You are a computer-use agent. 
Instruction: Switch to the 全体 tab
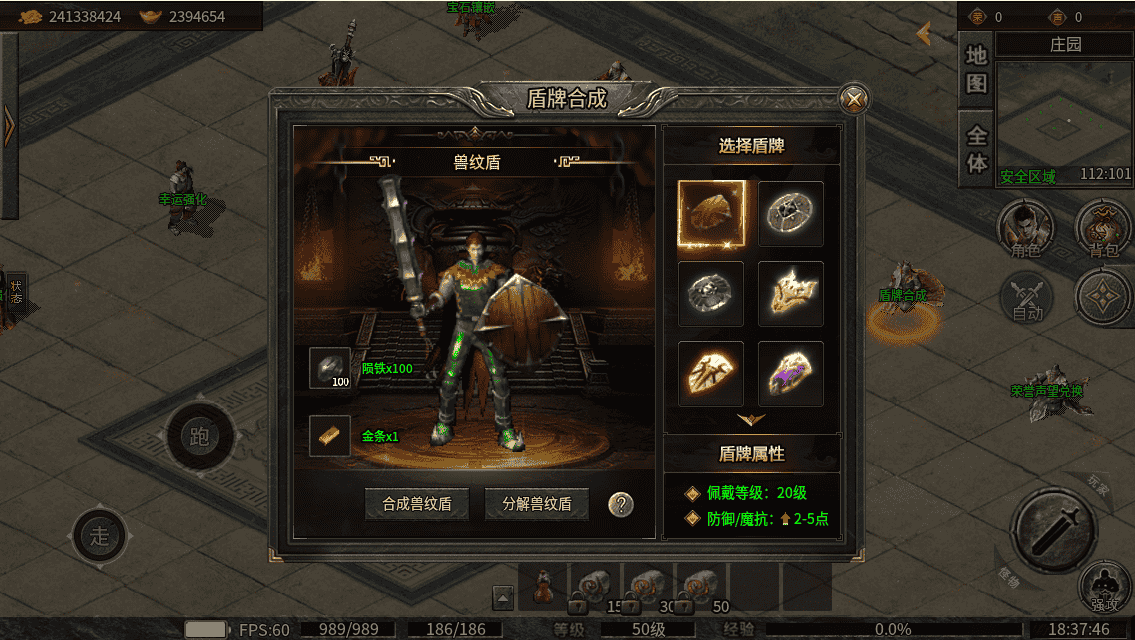976,148
